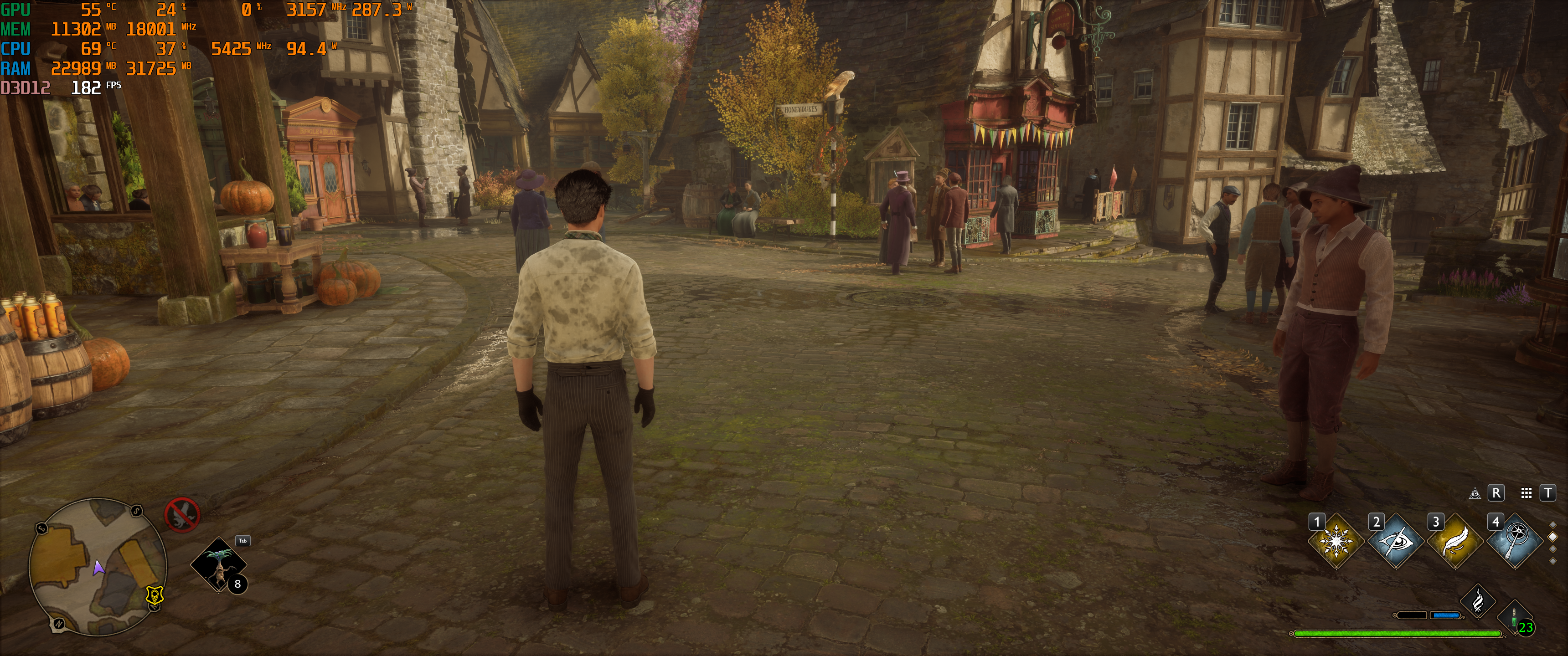Screen dimensions: 1568x656
Task: Click the Wiggenweld green potion icon
Action: point(1514,618)
